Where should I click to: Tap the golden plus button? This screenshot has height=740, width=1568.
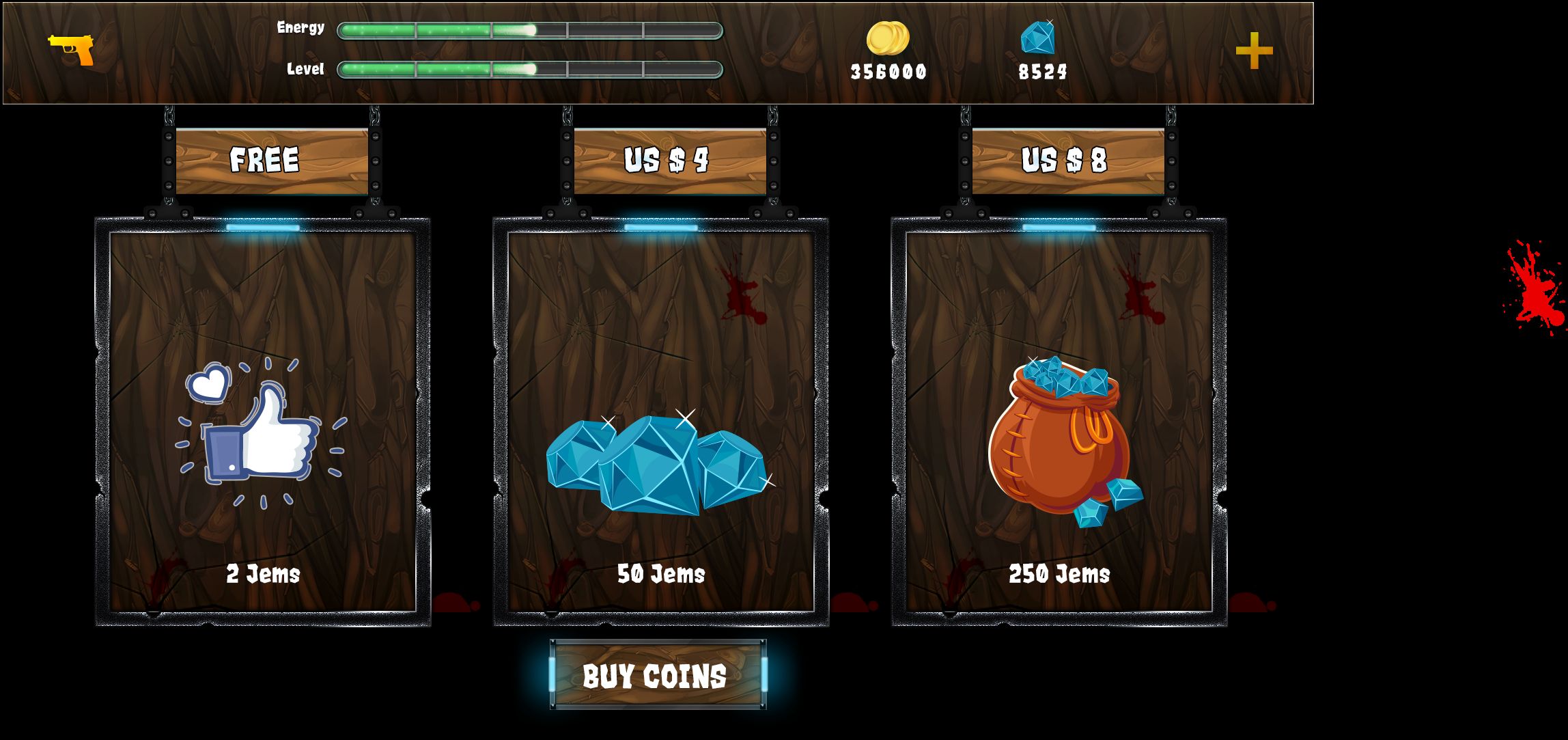coord(1254,51)
